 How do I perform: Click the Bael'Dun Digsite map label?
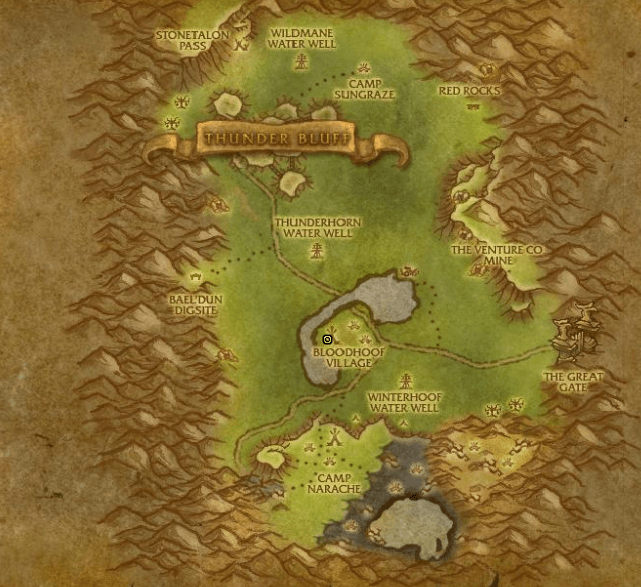coord(196,304)
